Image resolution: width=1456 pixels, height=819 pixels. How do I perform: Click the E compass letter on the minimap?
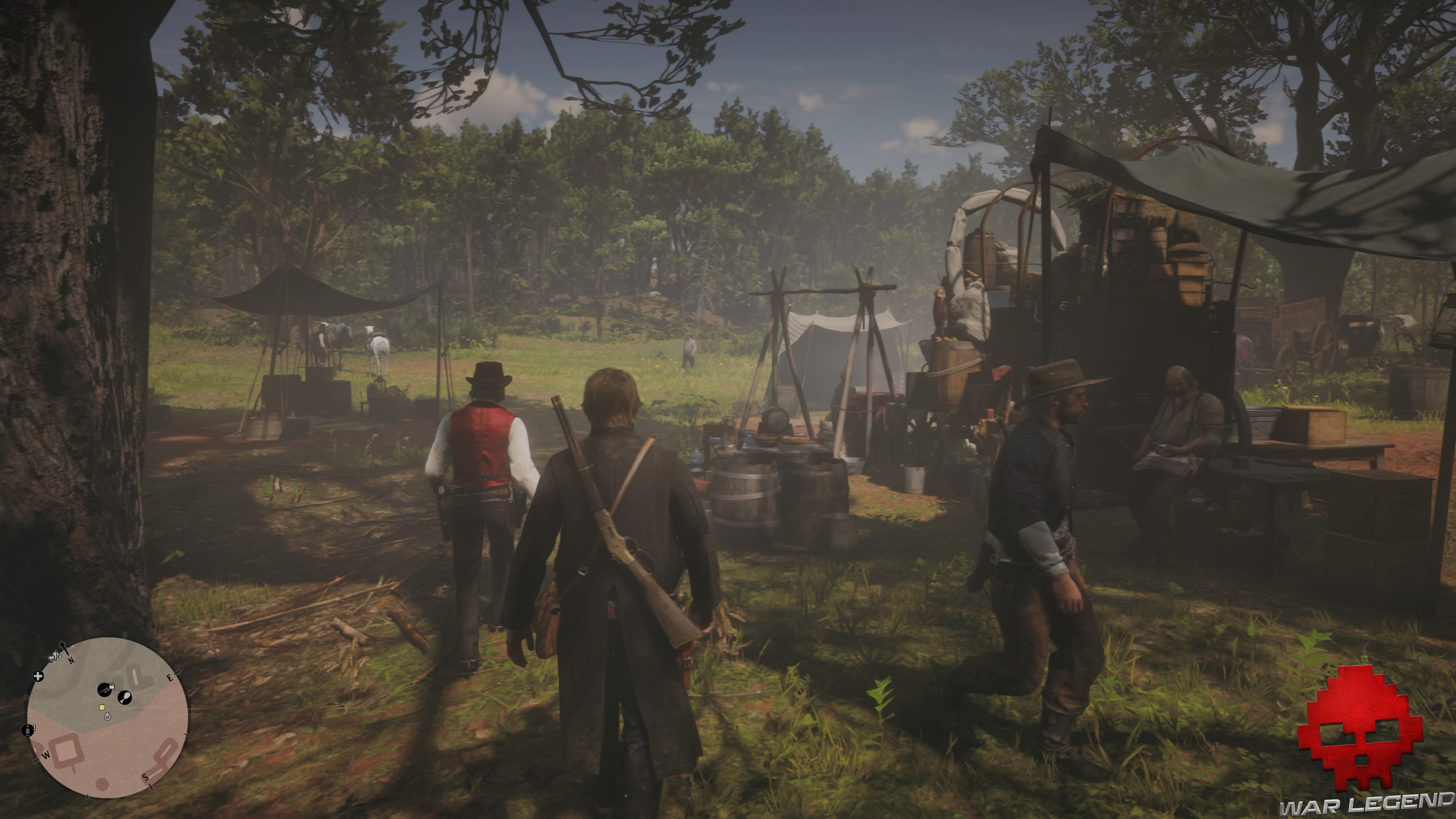(x=170, y=678)
